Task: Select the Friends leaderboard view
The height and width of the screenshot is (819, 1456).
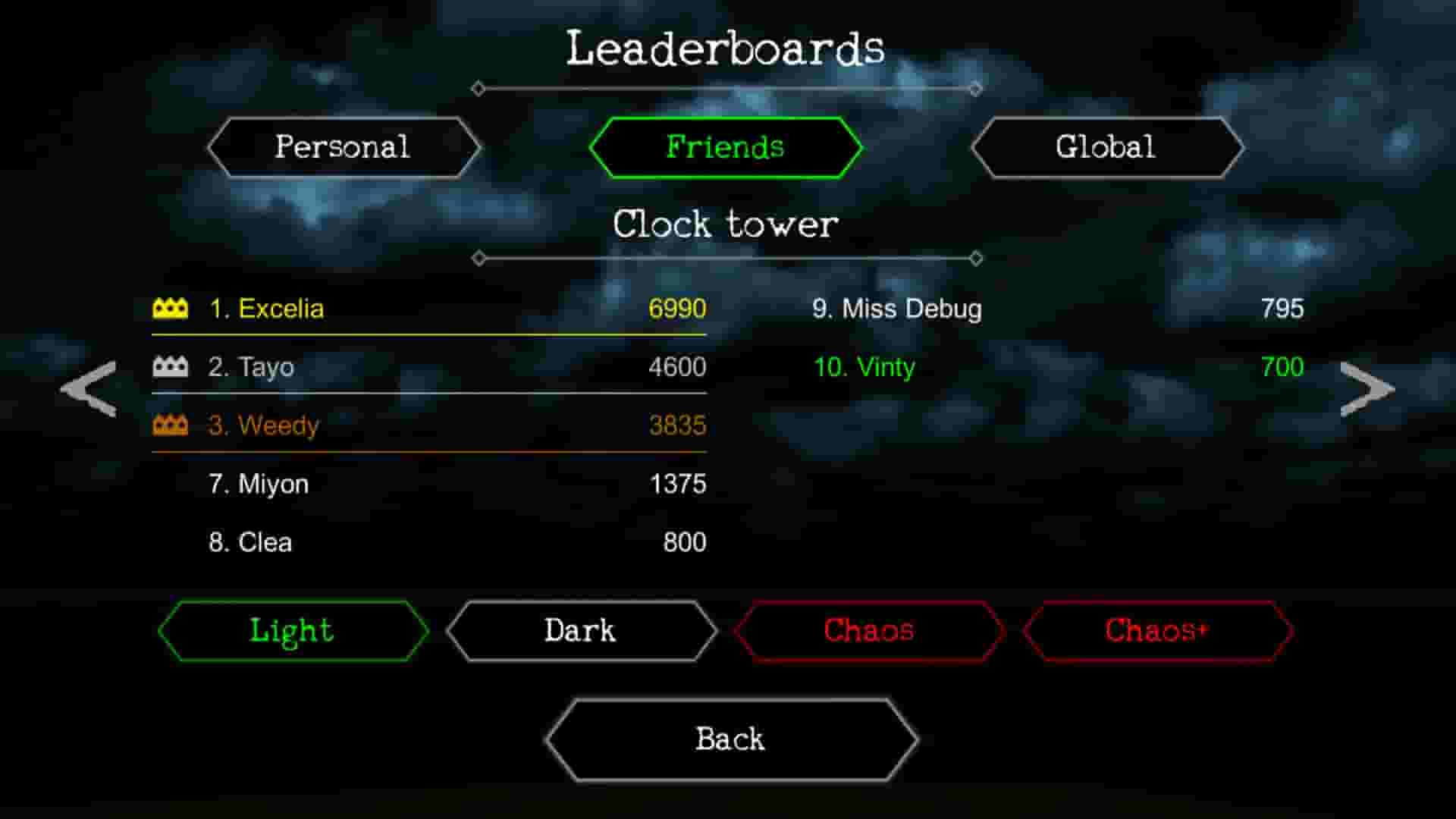Action: tap(725, 146)
